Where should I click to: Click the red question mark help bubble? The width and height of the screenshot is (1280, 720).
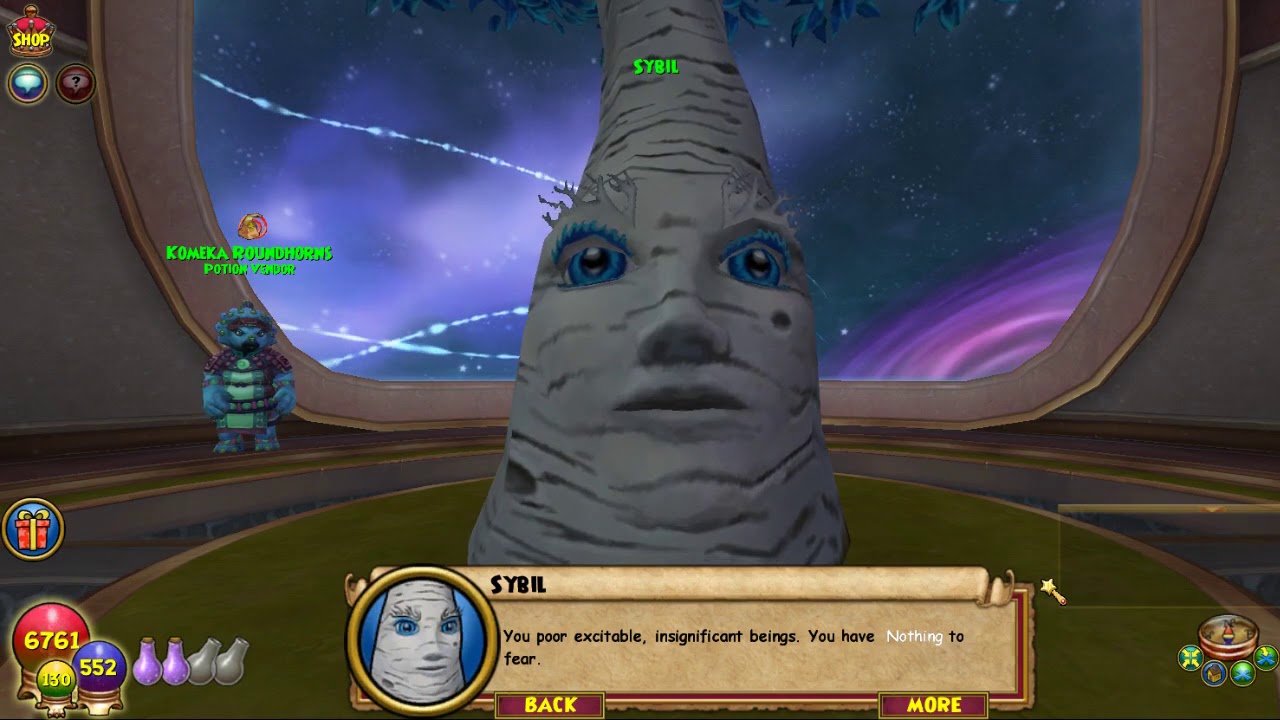click(75, 83)
